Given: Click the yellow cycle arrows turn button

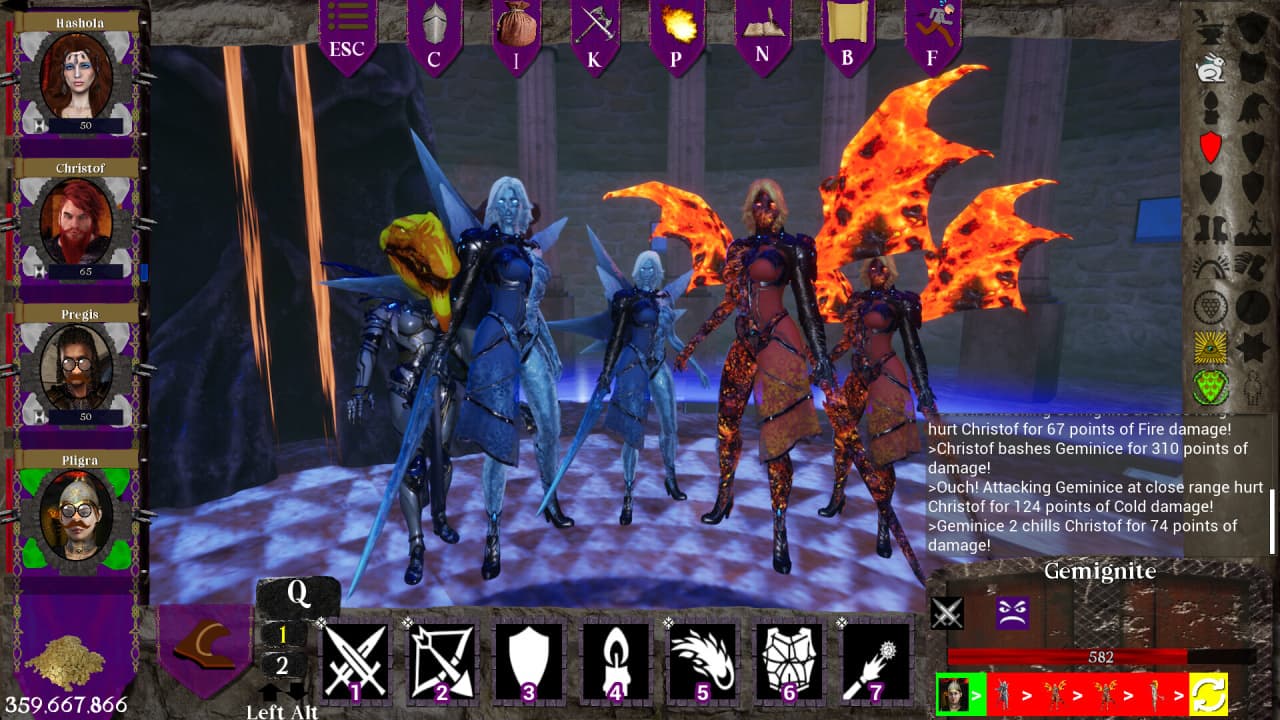Looking at the screenshot, I should point(1208,693).
